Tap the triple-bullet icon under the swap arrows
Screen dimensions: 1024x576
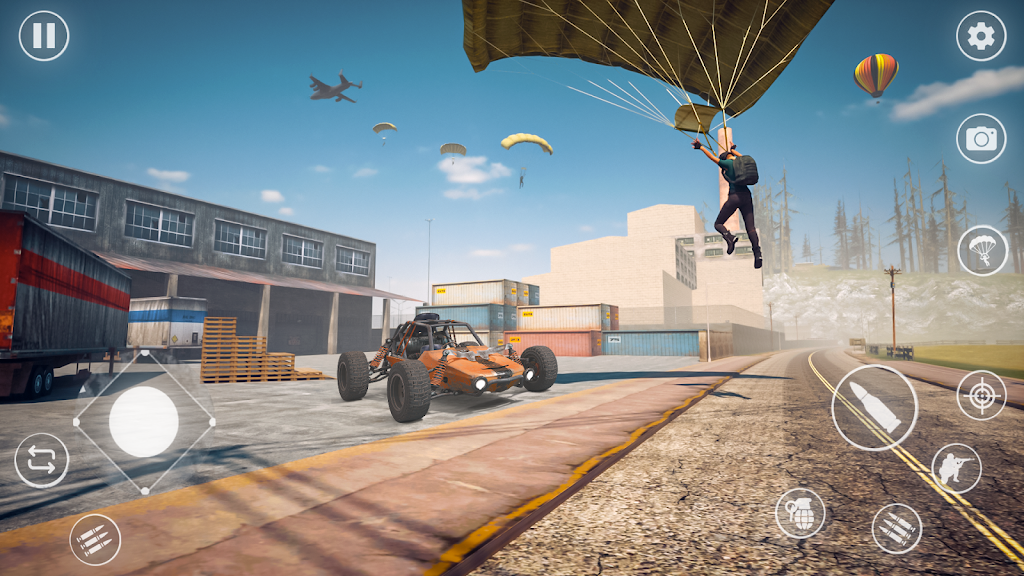pyautogui.click(x=96, y=539)
